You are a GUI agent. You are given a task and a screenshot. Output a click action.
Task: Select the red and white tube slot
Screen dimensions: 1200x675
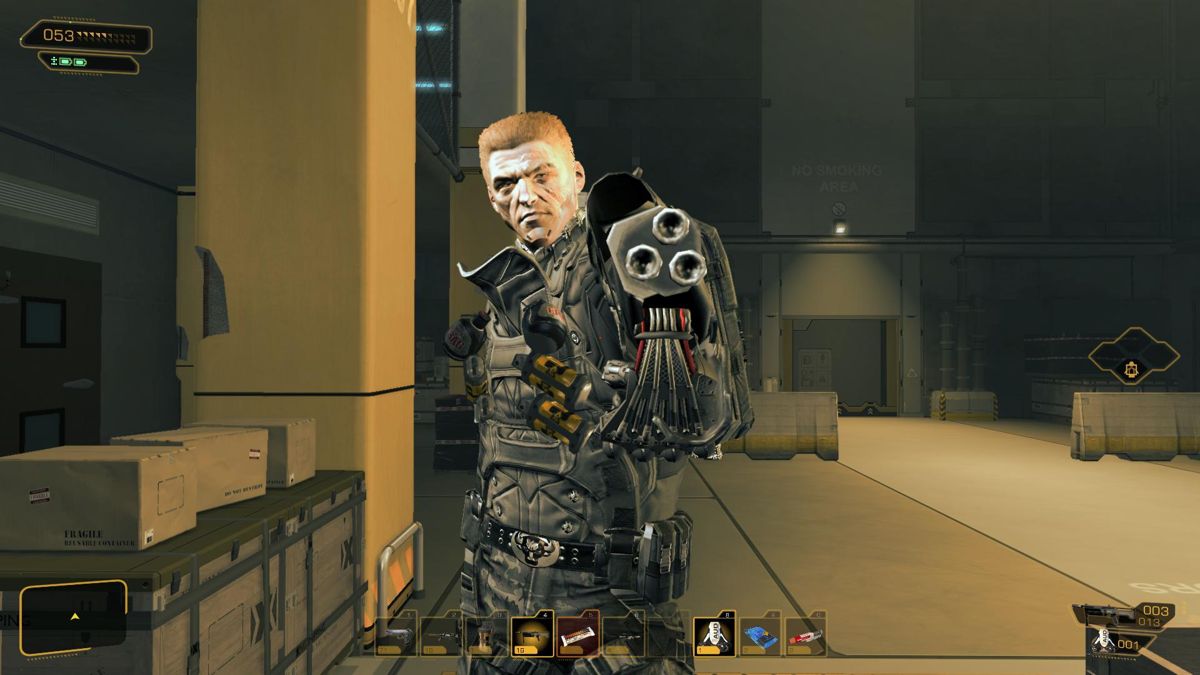[805, 636]
